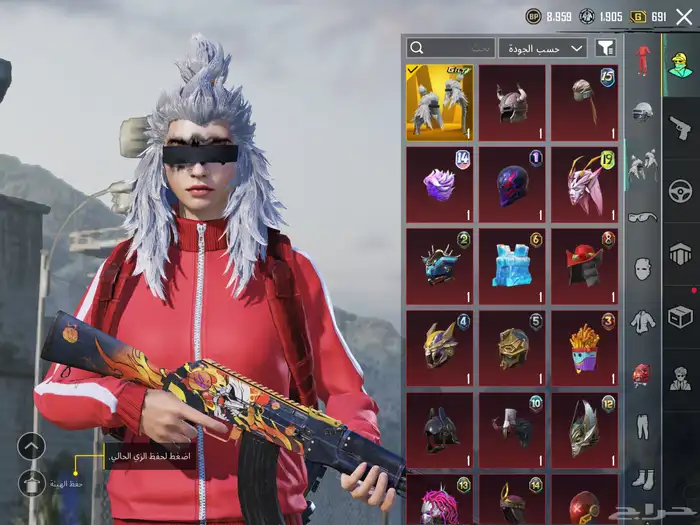Select the equipped white feathered headgear
Image resolution: width=700 pixels, height=525 pixels.
click(440, 103)
